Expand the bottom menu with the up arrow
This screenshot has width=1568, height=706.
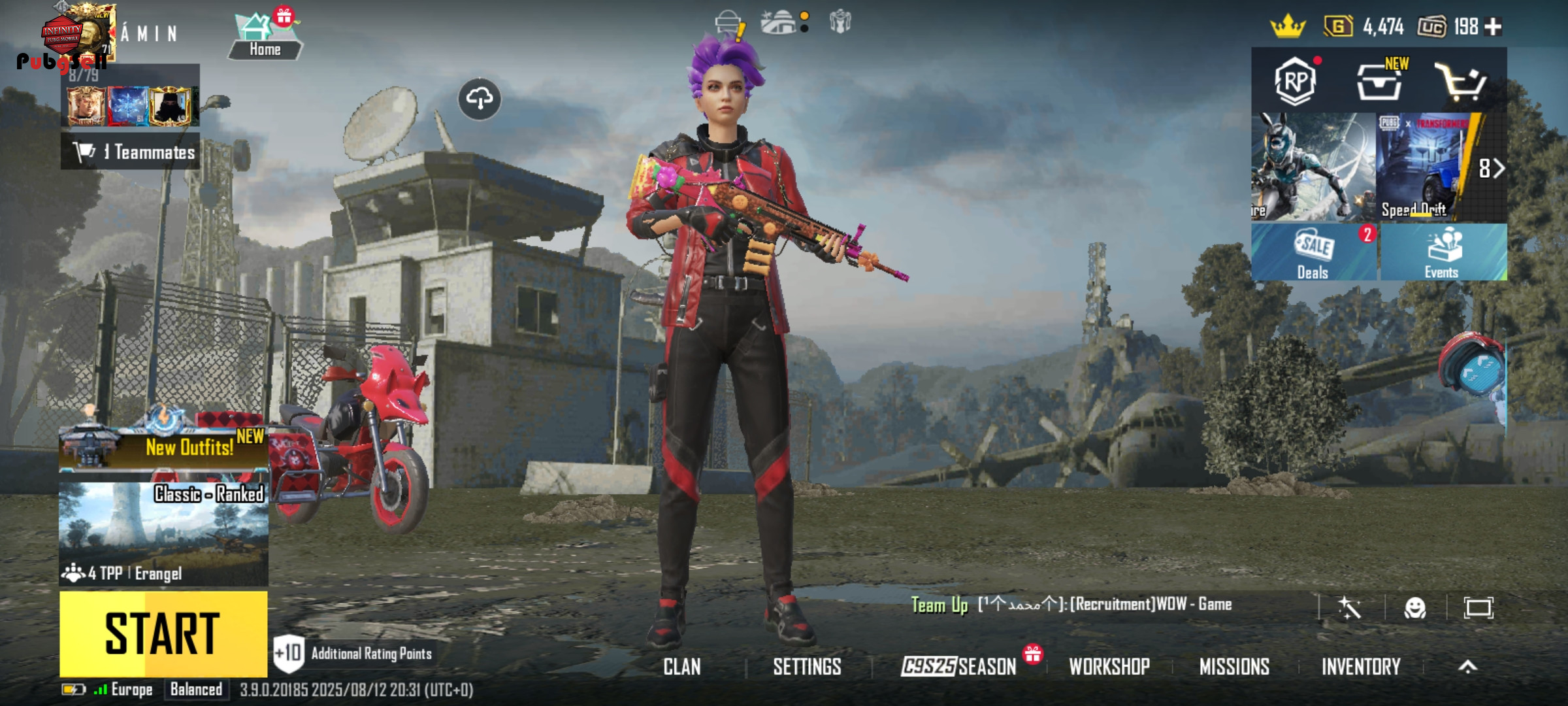click(x=1467, y=667)
